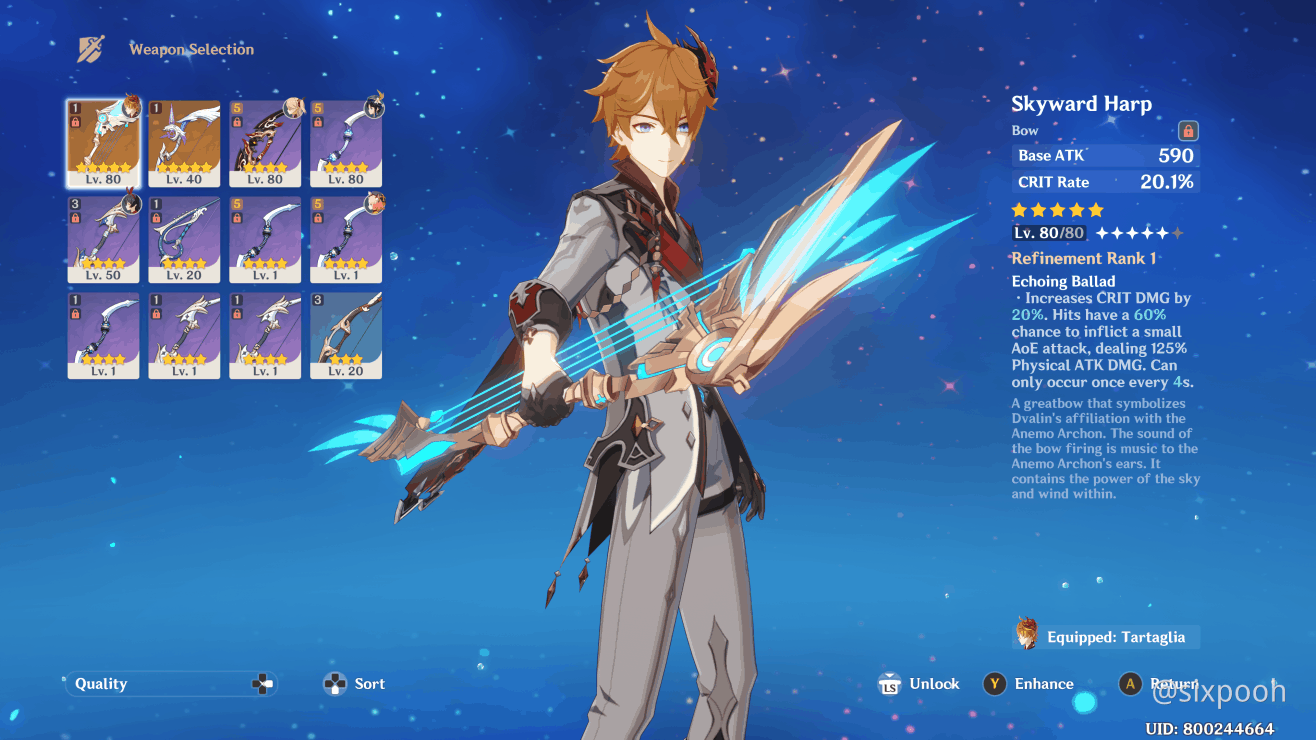The width and height of the screenshot is (1316, 740).
Task: Click the Sort option
Action: pyautogui.click(x=369, y=684)
